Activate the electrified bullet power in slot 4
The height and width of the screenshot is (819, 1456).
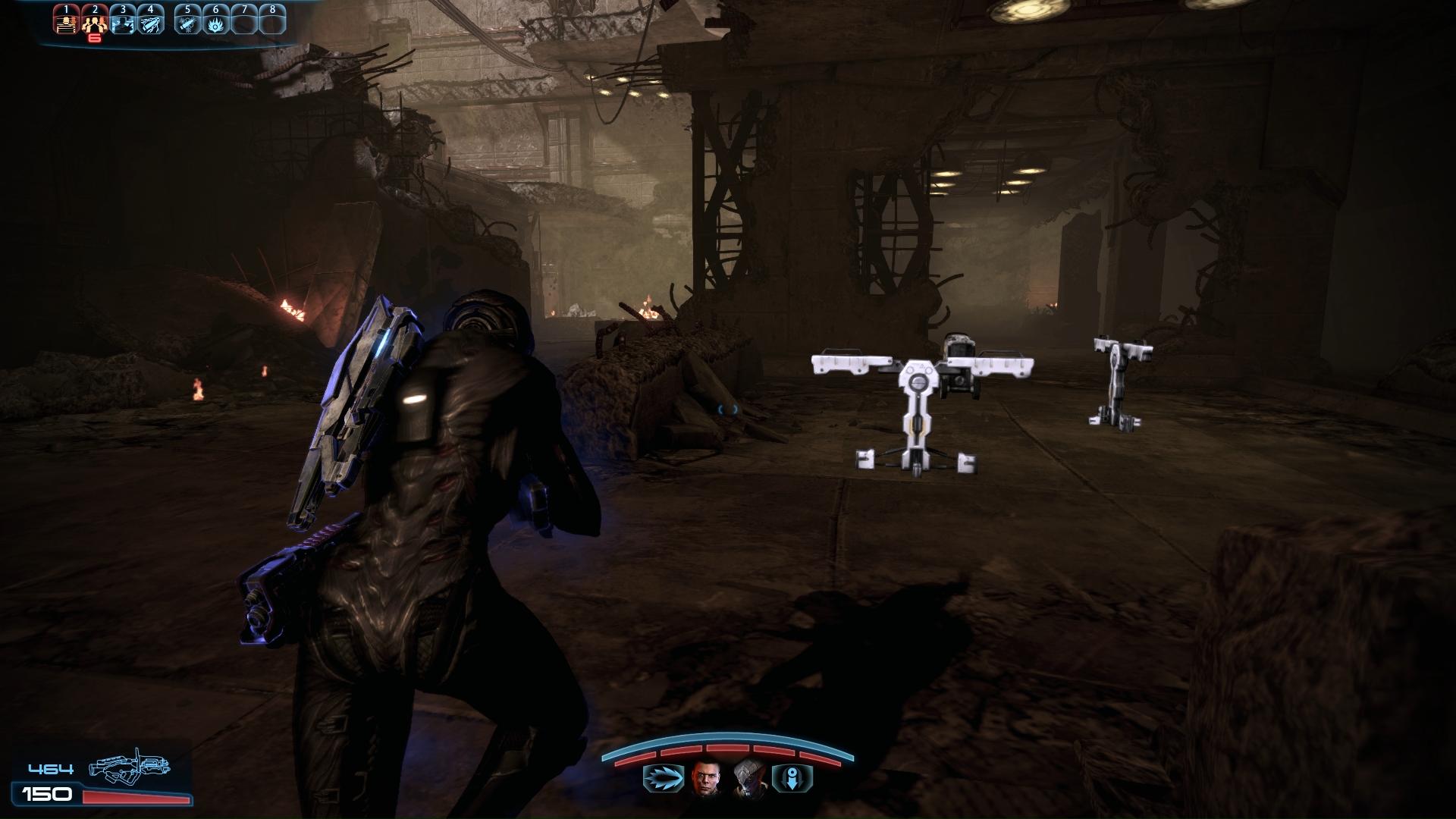click(x=150, y=21)
